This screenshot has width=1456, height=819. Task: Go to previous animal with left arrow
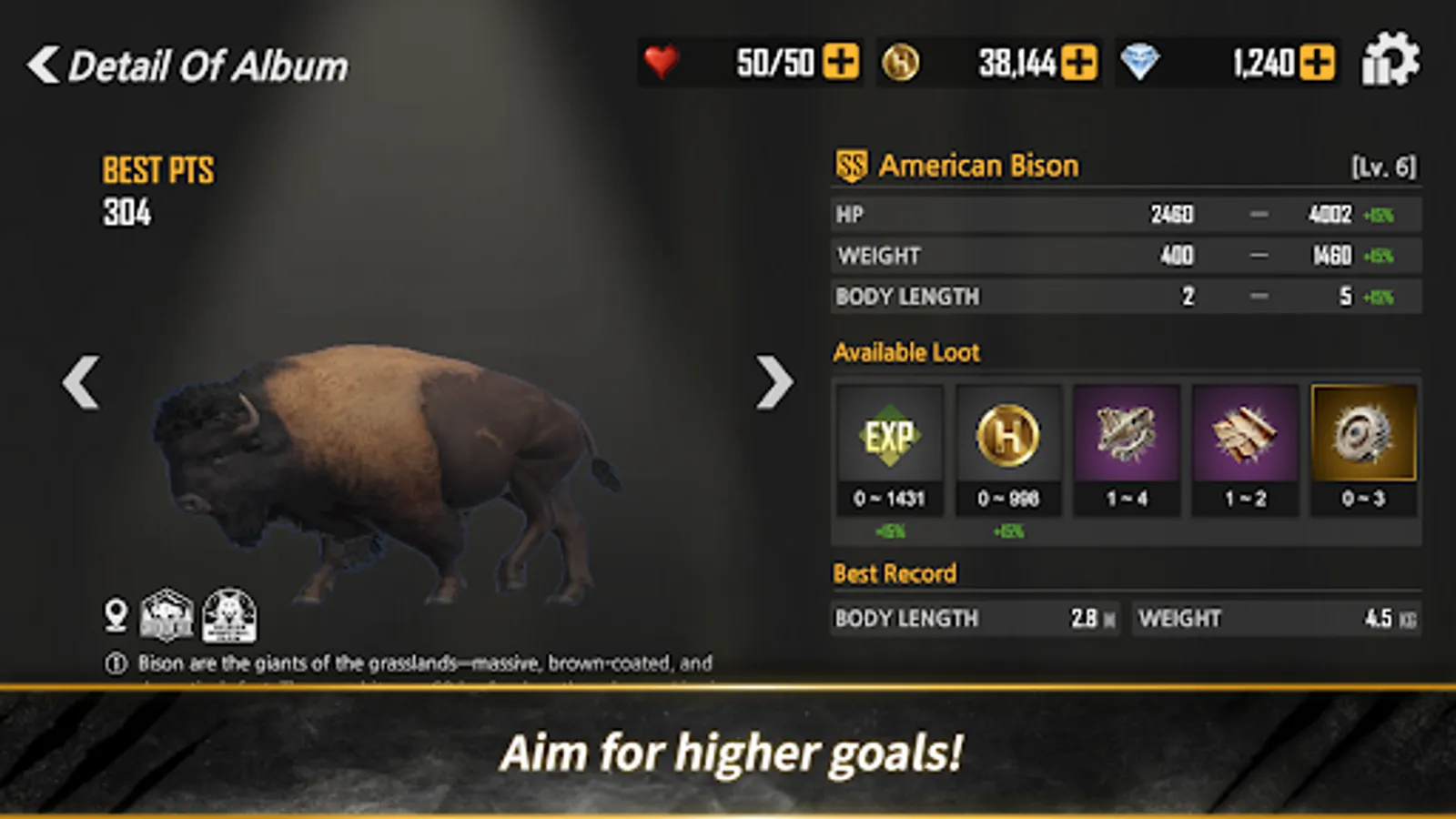[82, 383]
